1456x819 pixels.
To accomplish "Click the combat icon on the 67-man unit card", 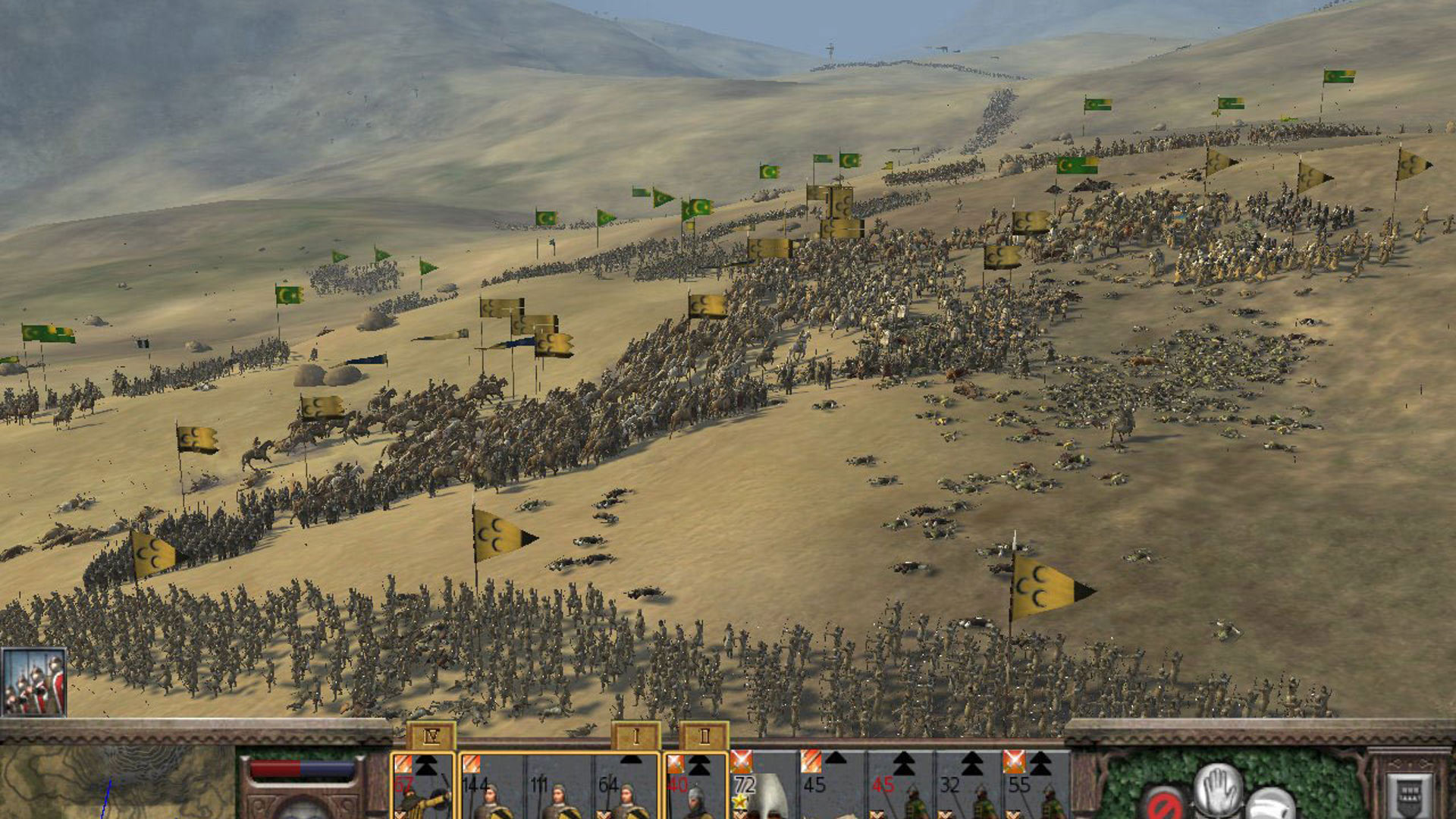I will click(403, 762).
